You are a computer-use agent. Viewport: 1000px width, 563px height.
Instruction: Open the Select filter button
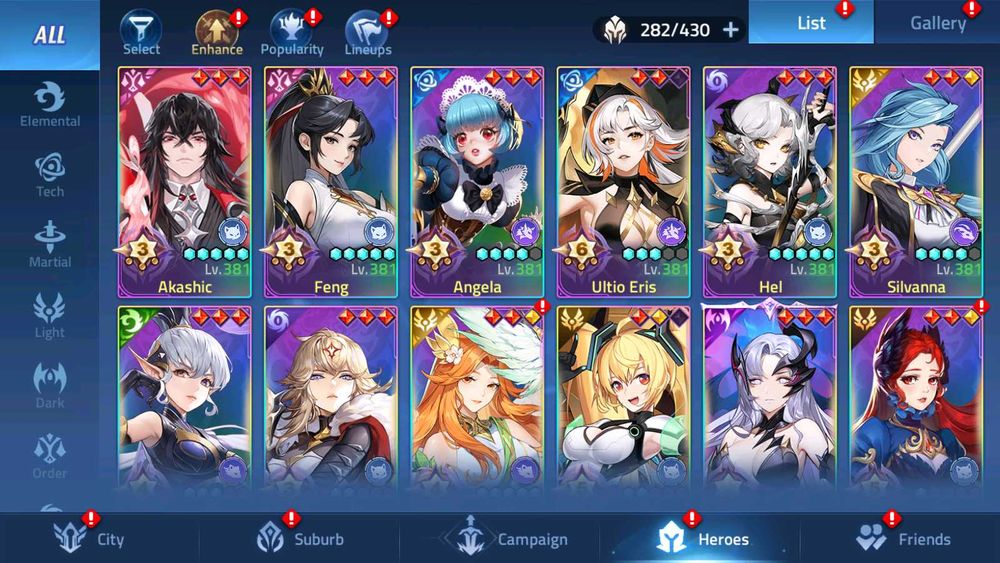[141, 32]
